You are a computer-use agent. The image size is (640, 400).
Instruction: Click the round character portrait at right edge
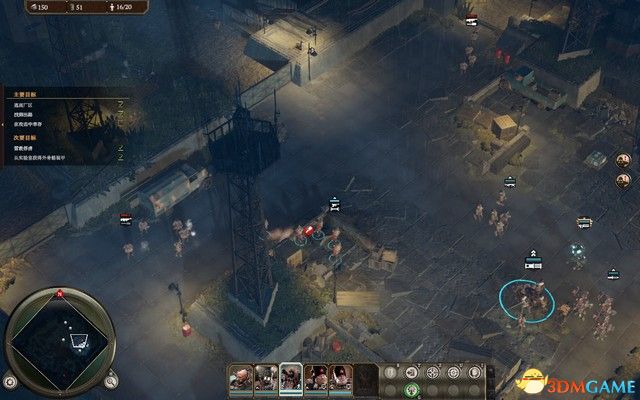(x=622, y=162)
